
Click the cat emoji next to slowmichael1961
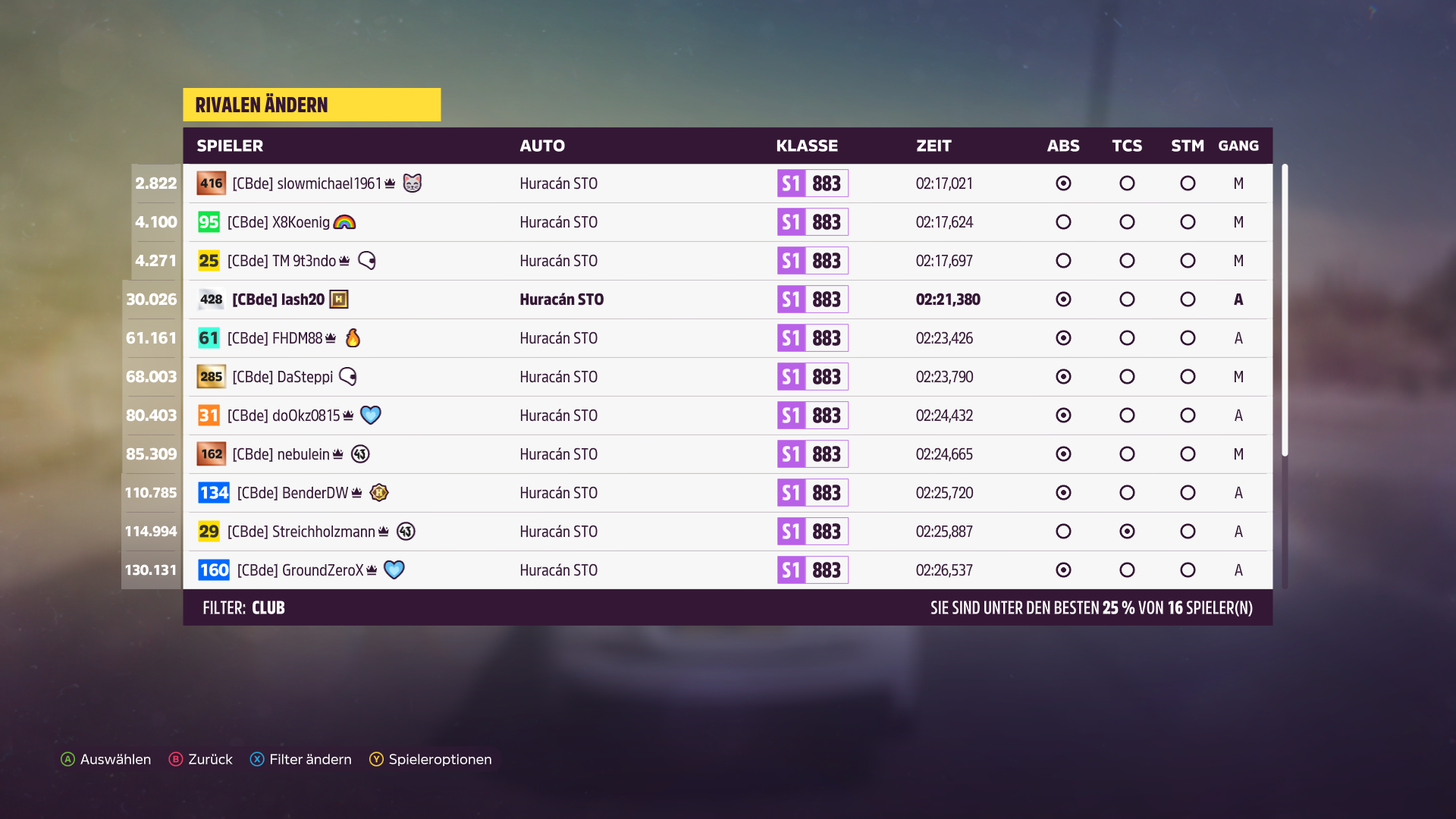(x=411, y=184)
